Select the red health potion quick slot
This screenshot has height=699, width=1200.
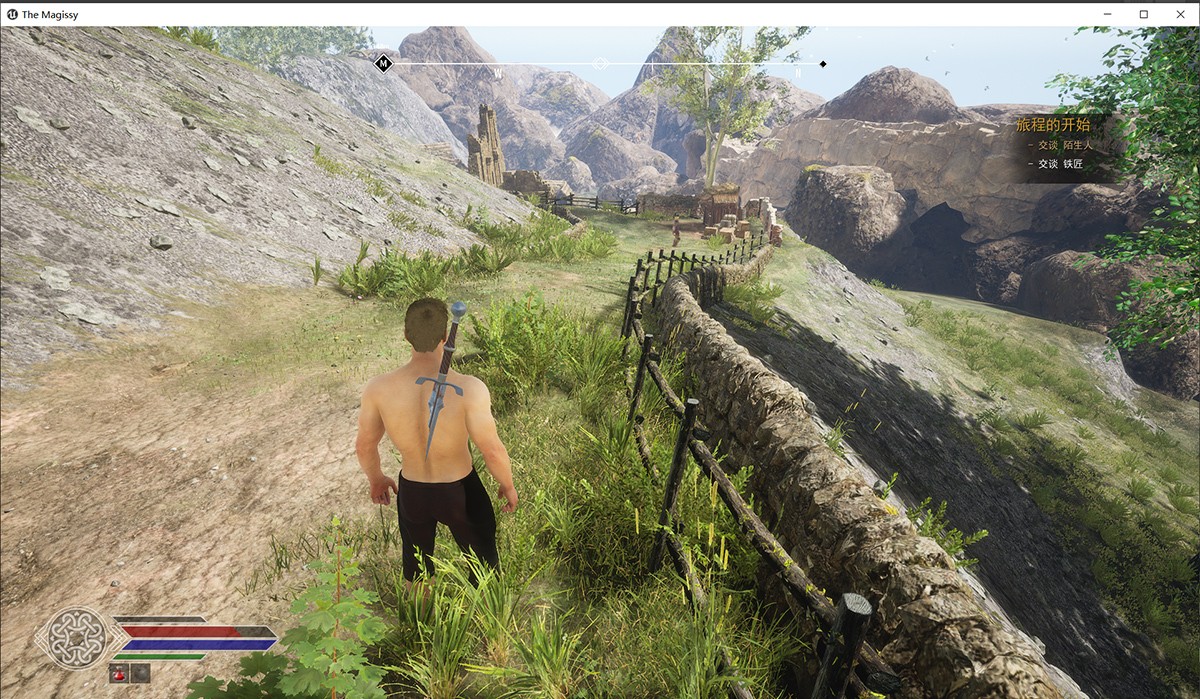[118, 673]
